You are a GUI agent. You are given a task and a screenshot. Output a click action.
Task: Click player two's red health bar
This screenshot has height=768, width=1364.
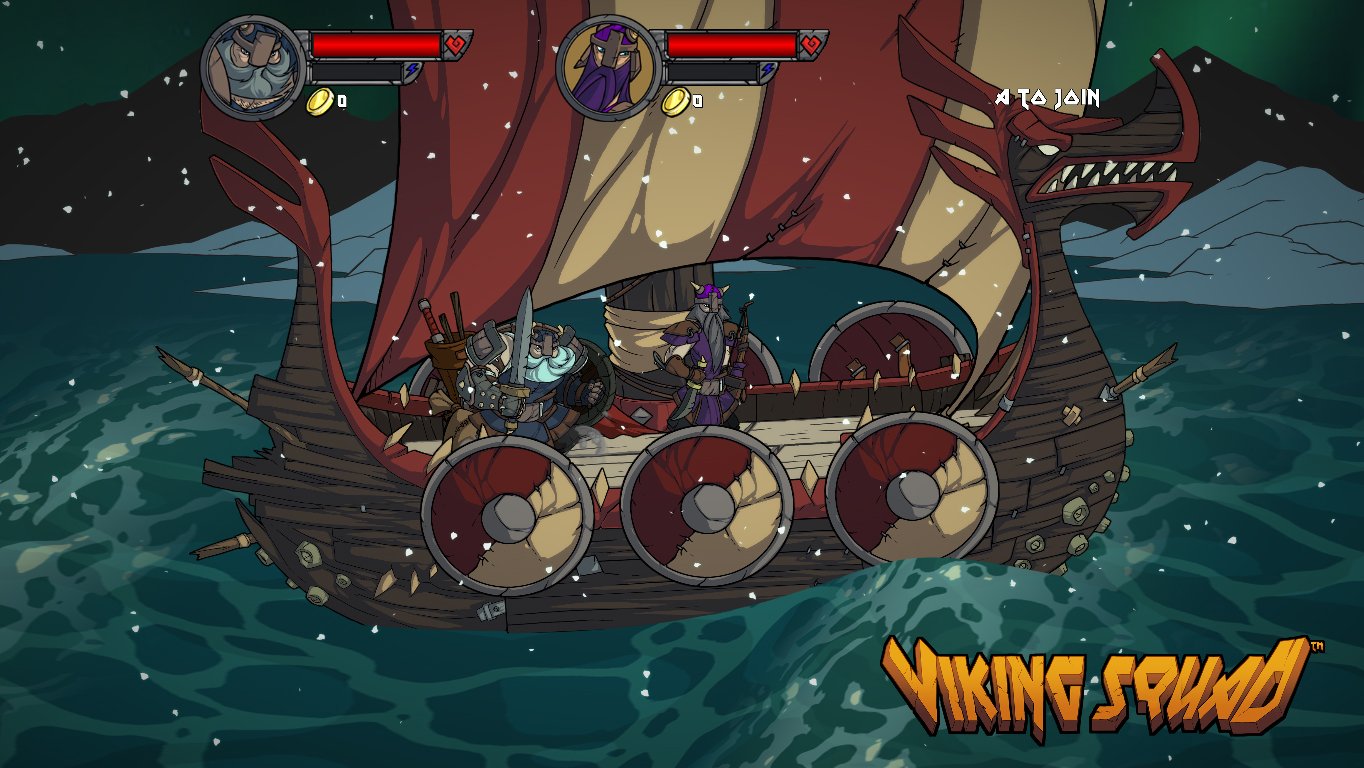[x=733, y=44]
